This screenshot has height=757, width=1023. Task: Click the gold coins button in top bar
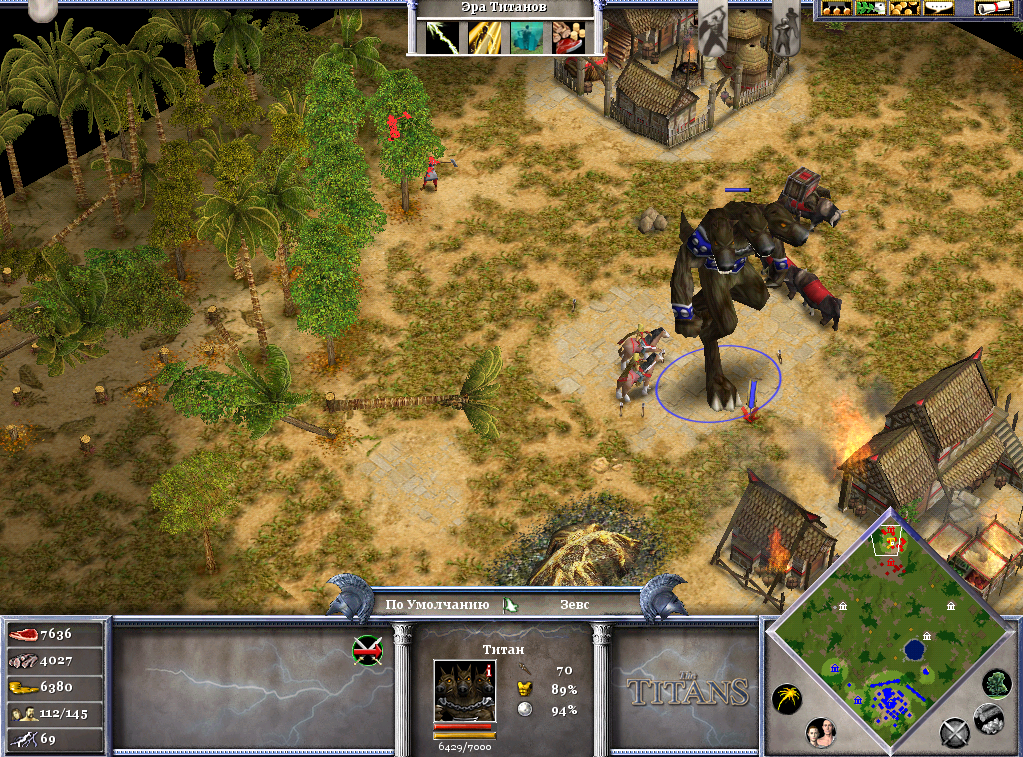[x=905, y=8]
